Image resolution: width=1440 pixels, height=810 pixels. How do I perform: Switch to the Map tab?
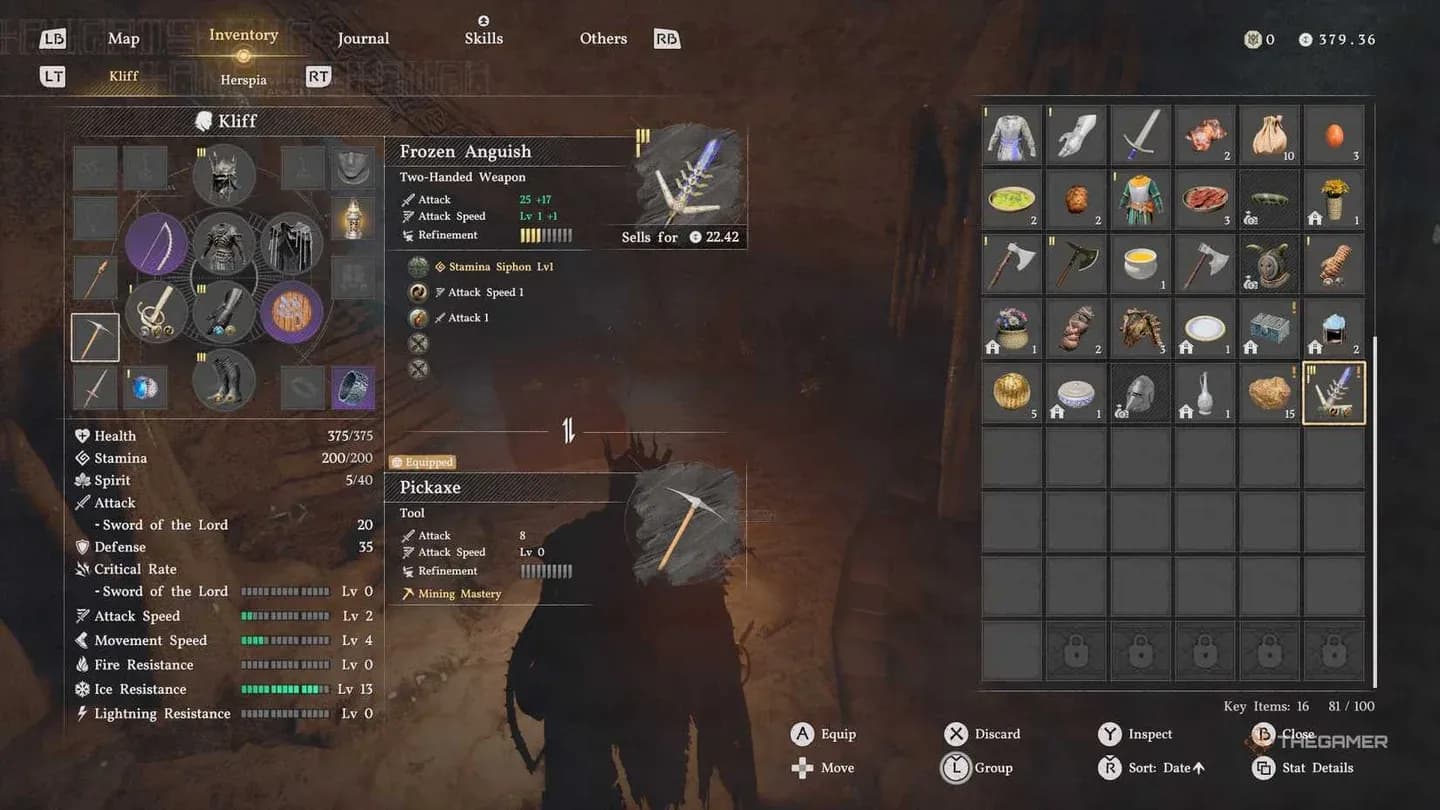[123, 38]
